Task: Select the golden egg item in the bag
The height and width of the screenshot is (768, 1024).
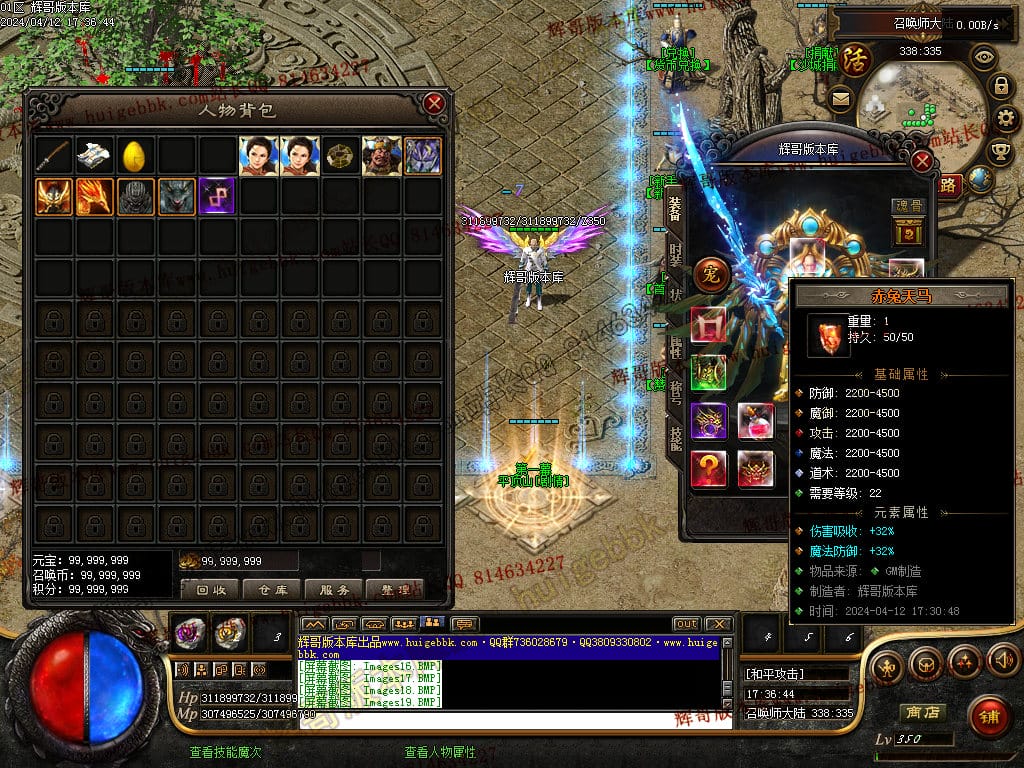Action: click(135, 156)
